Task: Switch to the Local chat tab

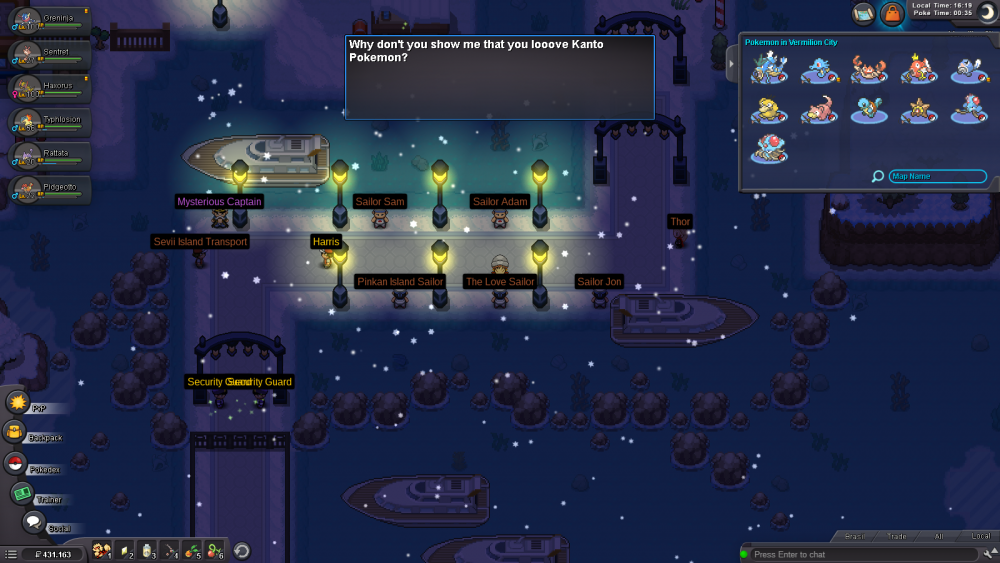Action: pos(980,537)
